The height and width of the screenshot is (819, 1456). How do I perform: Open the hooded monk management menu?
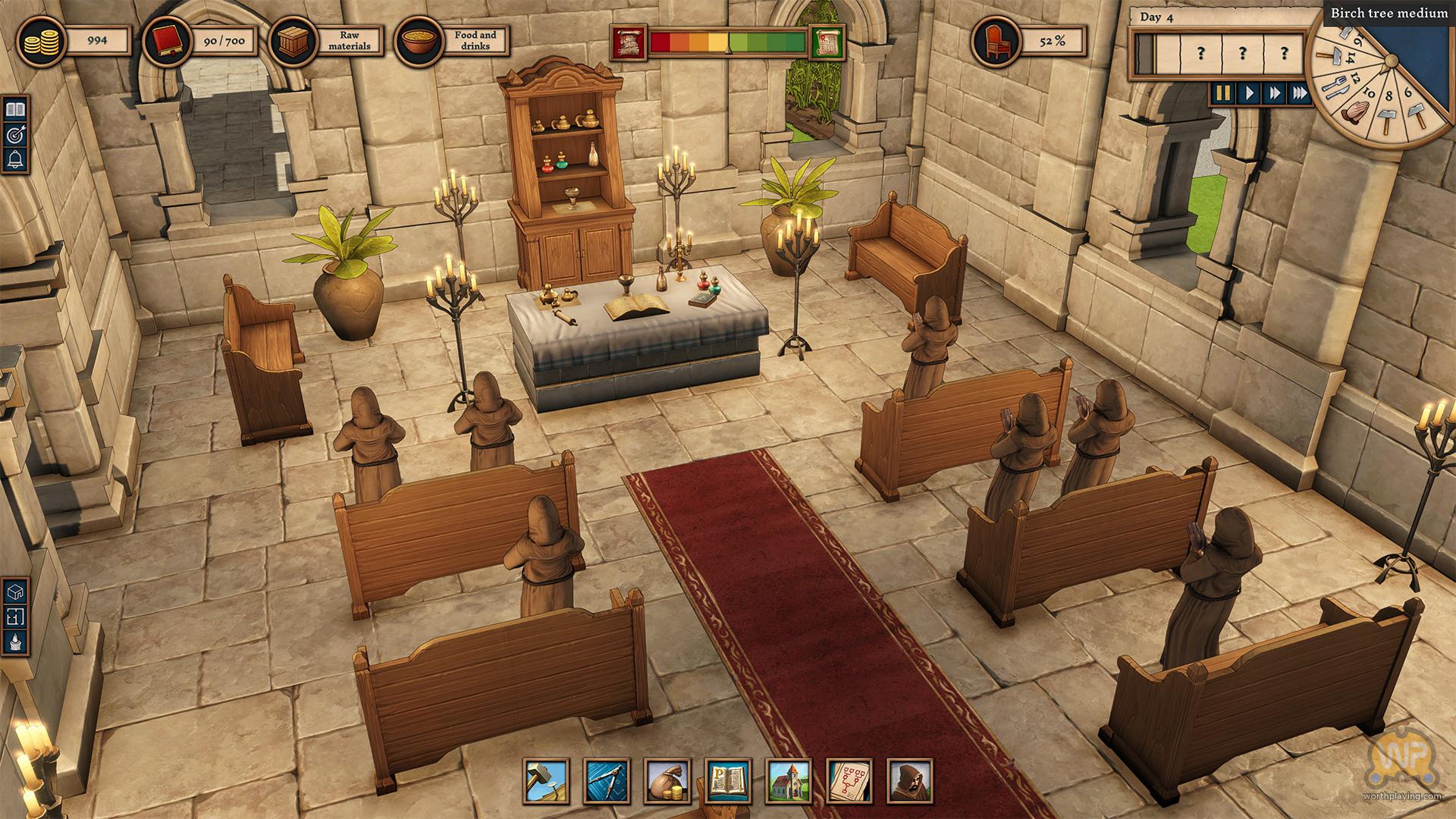(910, 781)
